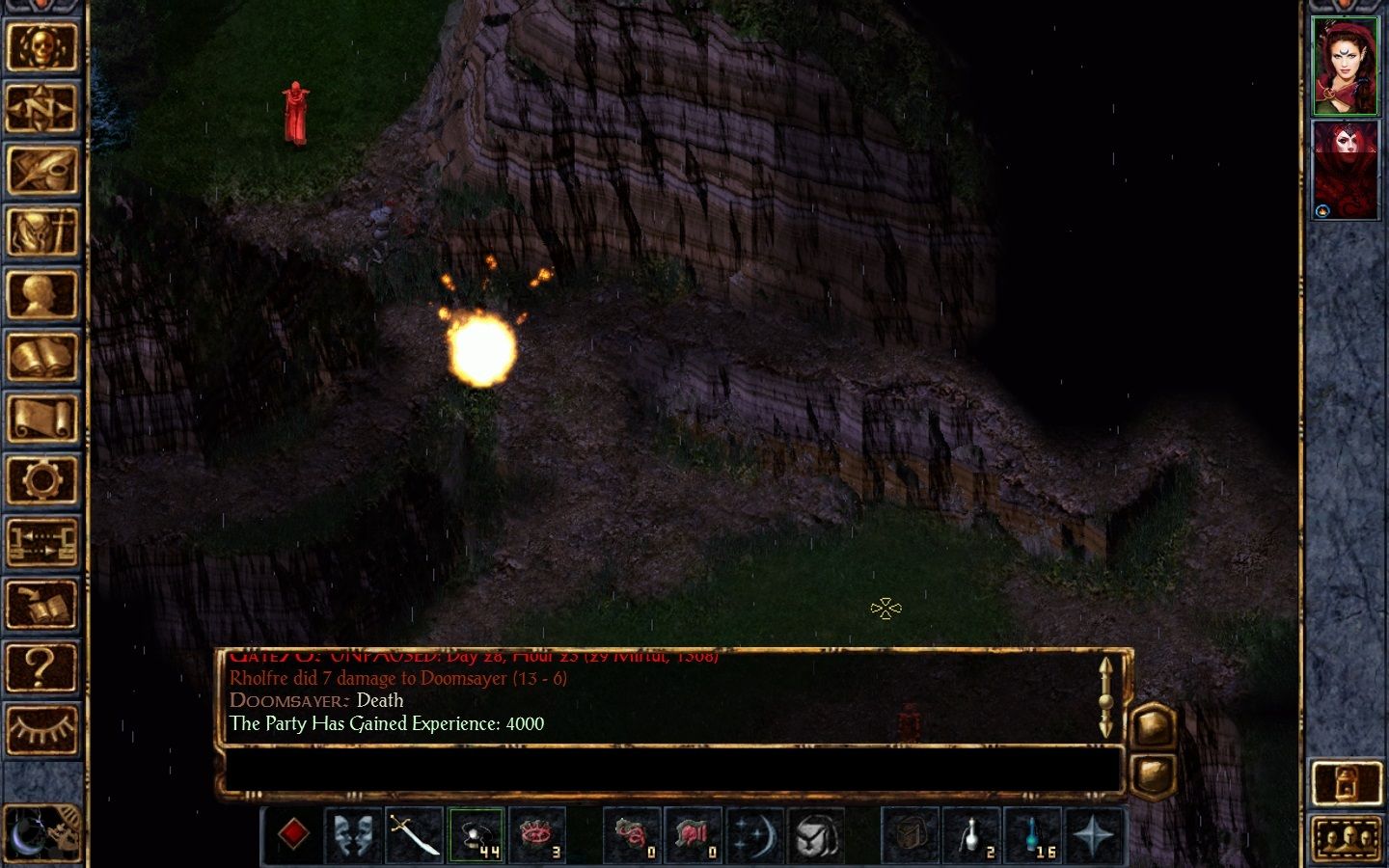Open the area map compass icon
Screen dimensions: 1389x868
tap(43, 109)
